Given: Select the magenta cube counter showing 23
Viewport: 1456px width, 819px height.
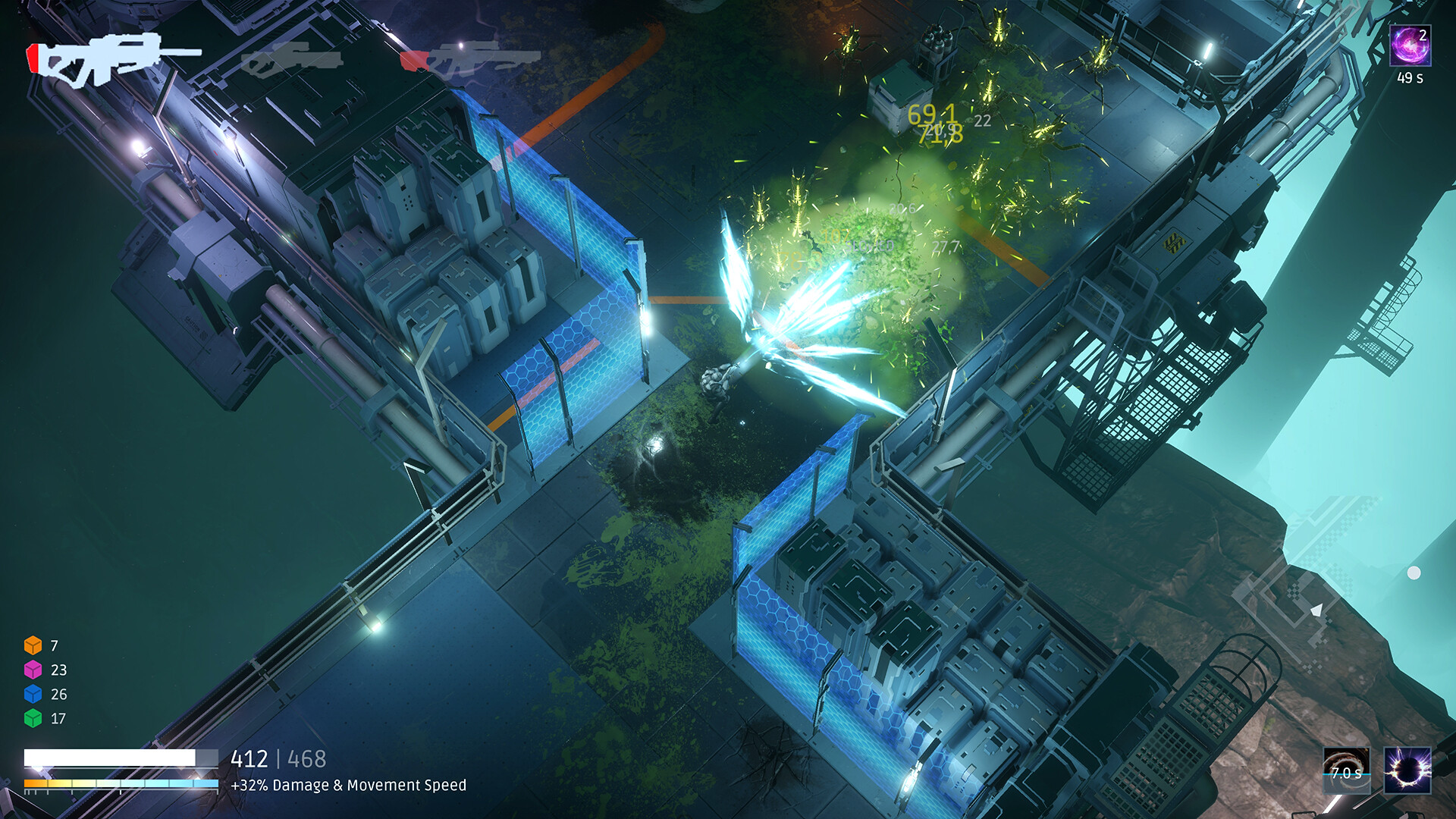Looking at the screenshot, I should [33, 670].
